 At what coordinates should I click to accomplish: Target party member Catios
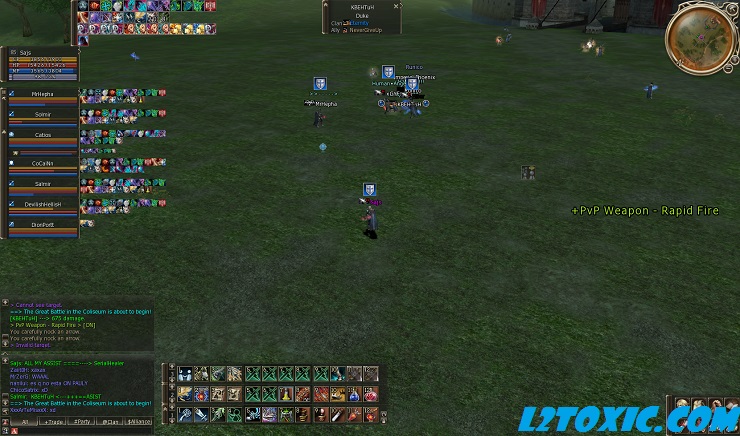[x=42, y=134]
